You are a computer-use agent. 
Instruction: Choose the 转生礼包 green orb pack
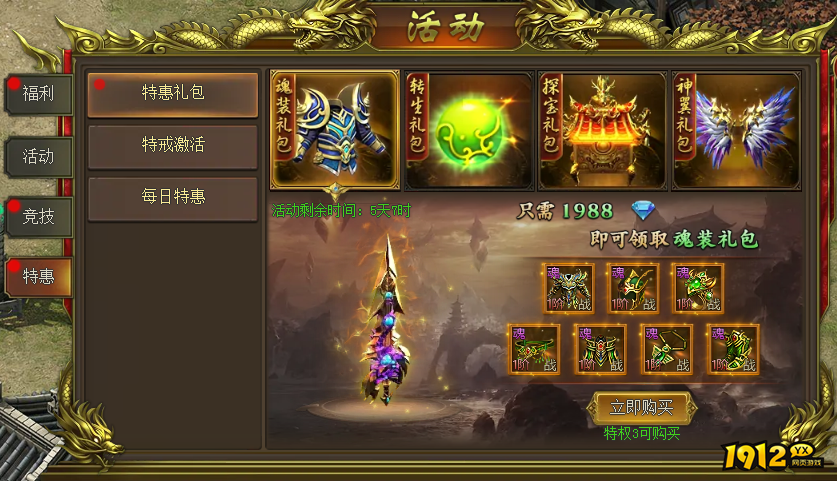pyautogui.click(x=469, y=130)
